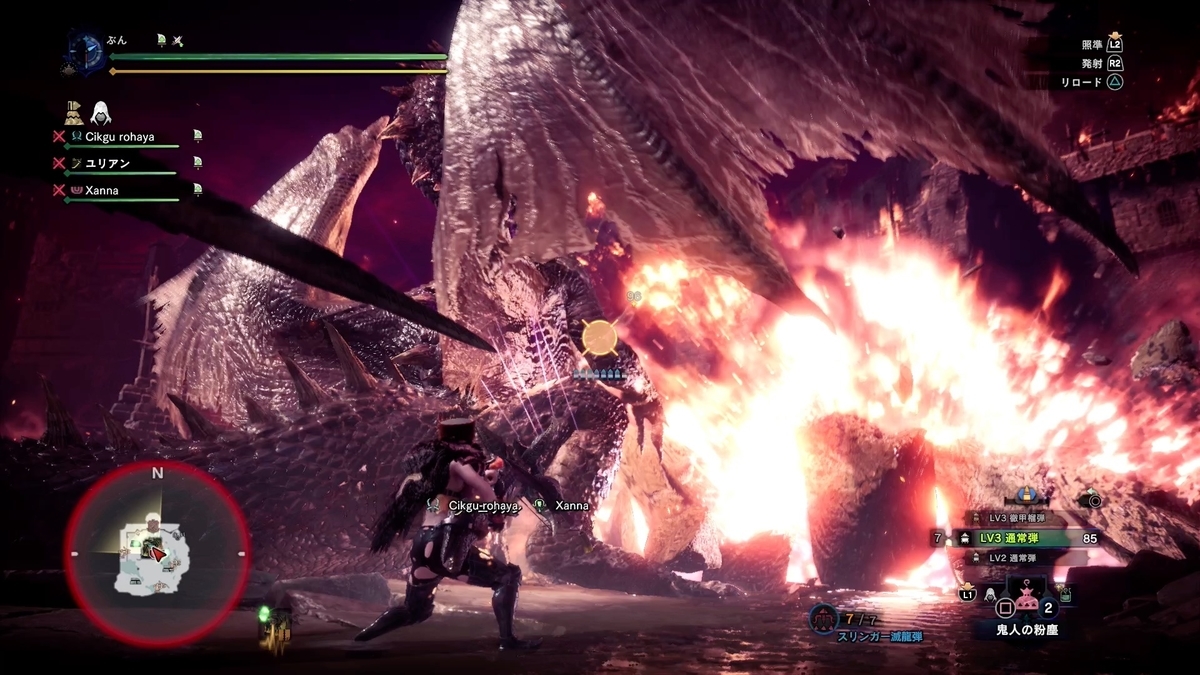Select the green potion item beside 鬼人の粉塵
Viewport: 1200px width, 675px height.
click(1067, 595)
